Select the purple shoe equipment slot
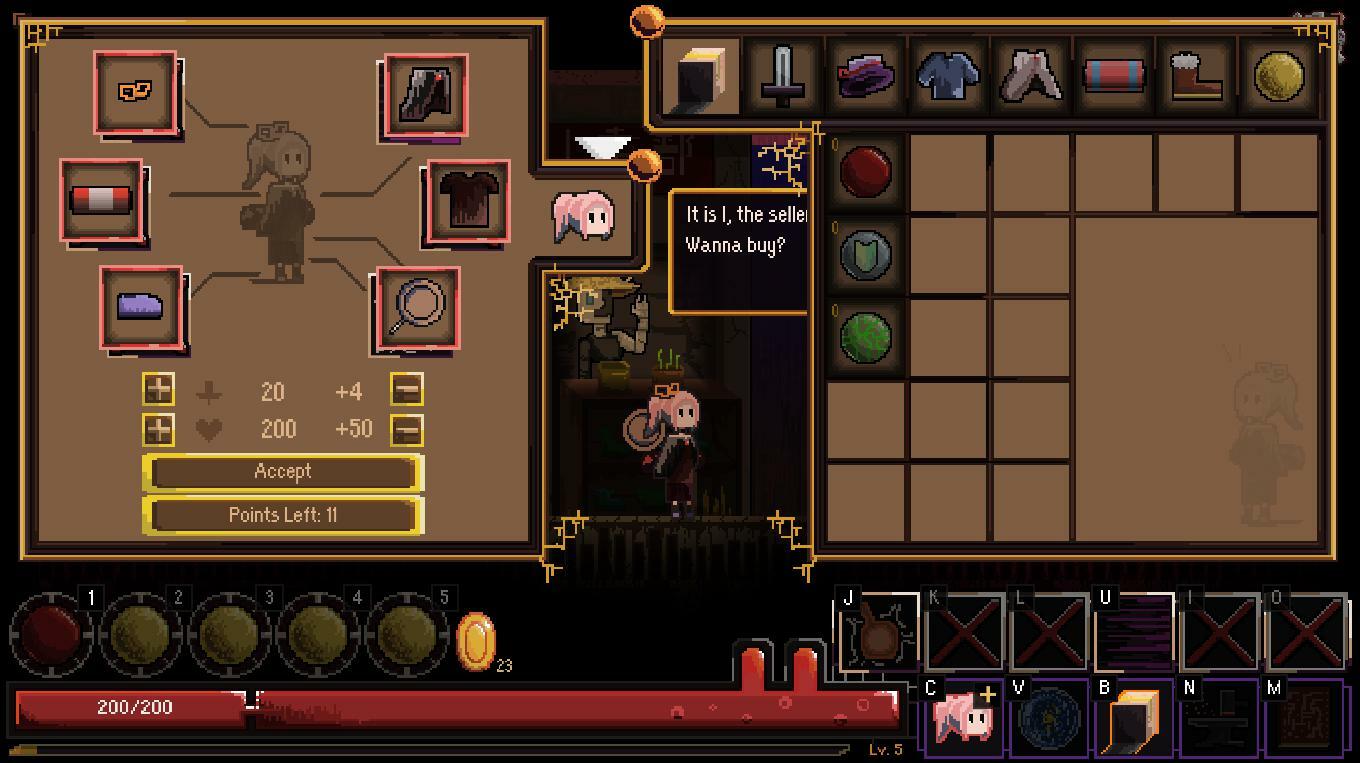This screenshot has height=763, width=1360. pyautogui.click(x=142, y=307)
